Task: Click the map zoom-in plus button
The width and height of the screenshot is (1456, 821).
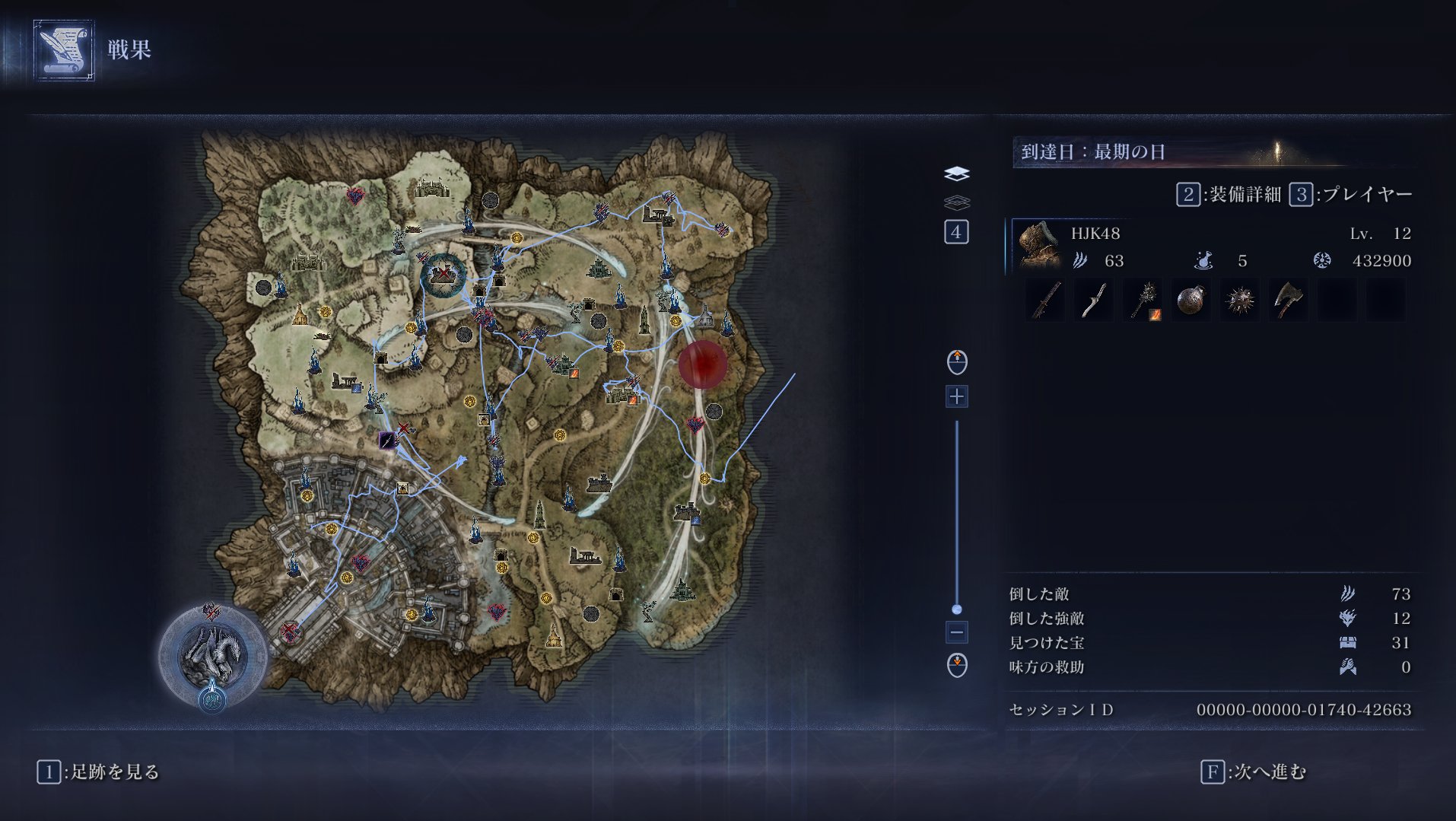Action: coord(956,396)
